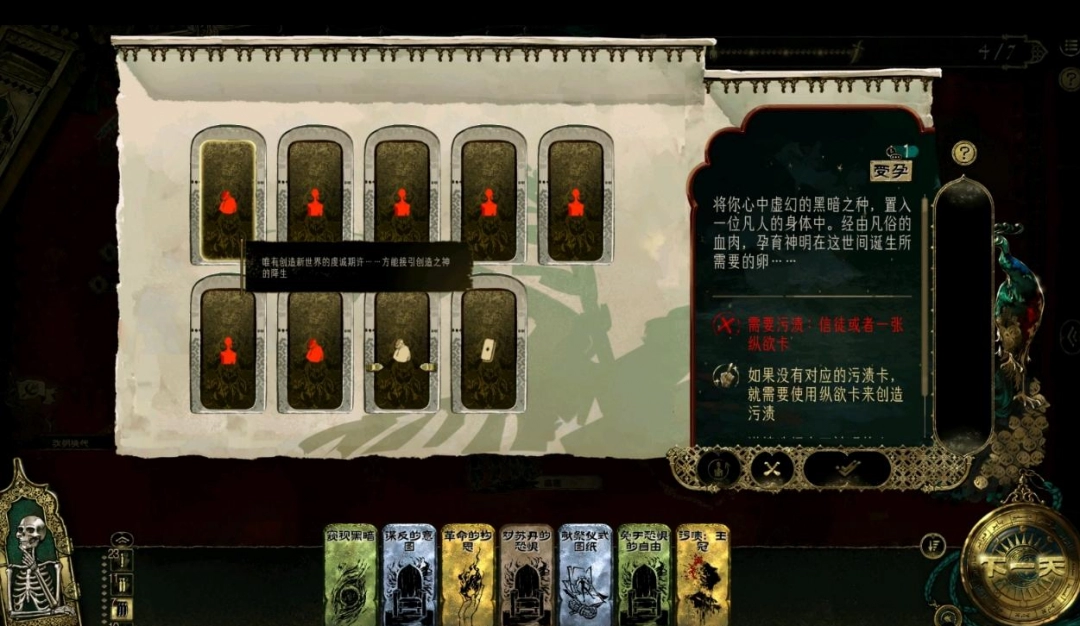Screen dimensions: 1080x626
Task: Choose the 革命的妙思 flame card
Action: click(x=468, y=573)
